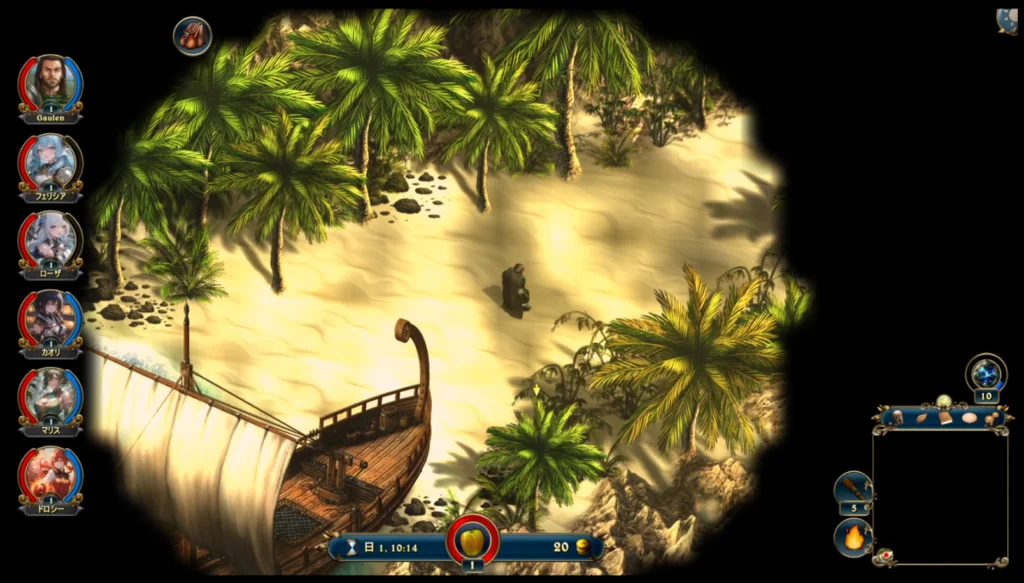This screenshot has width=1024, height=583.
Task: Open the blue crystal orb icon
Action: tap(987, 374)
